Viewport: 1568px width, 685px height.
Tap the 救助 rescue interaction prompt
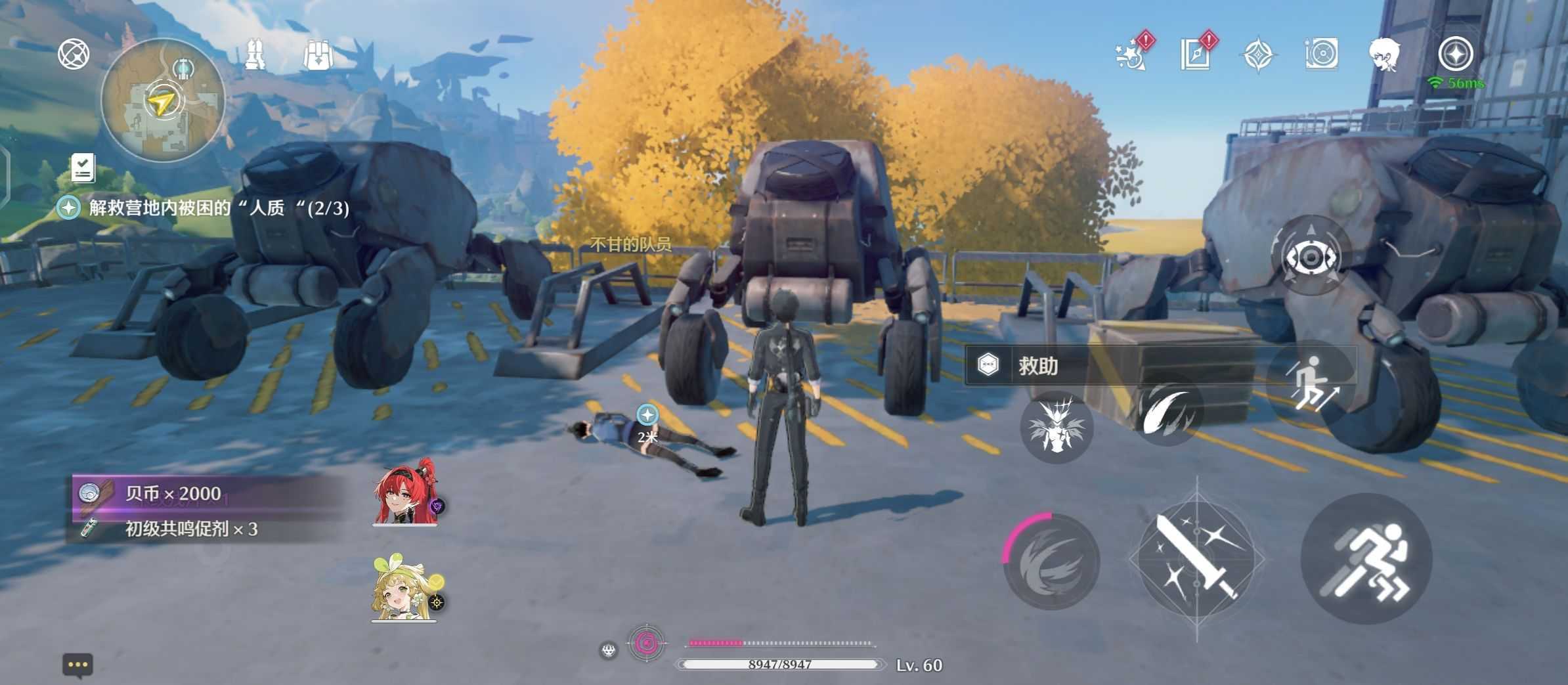point(1036,366)
